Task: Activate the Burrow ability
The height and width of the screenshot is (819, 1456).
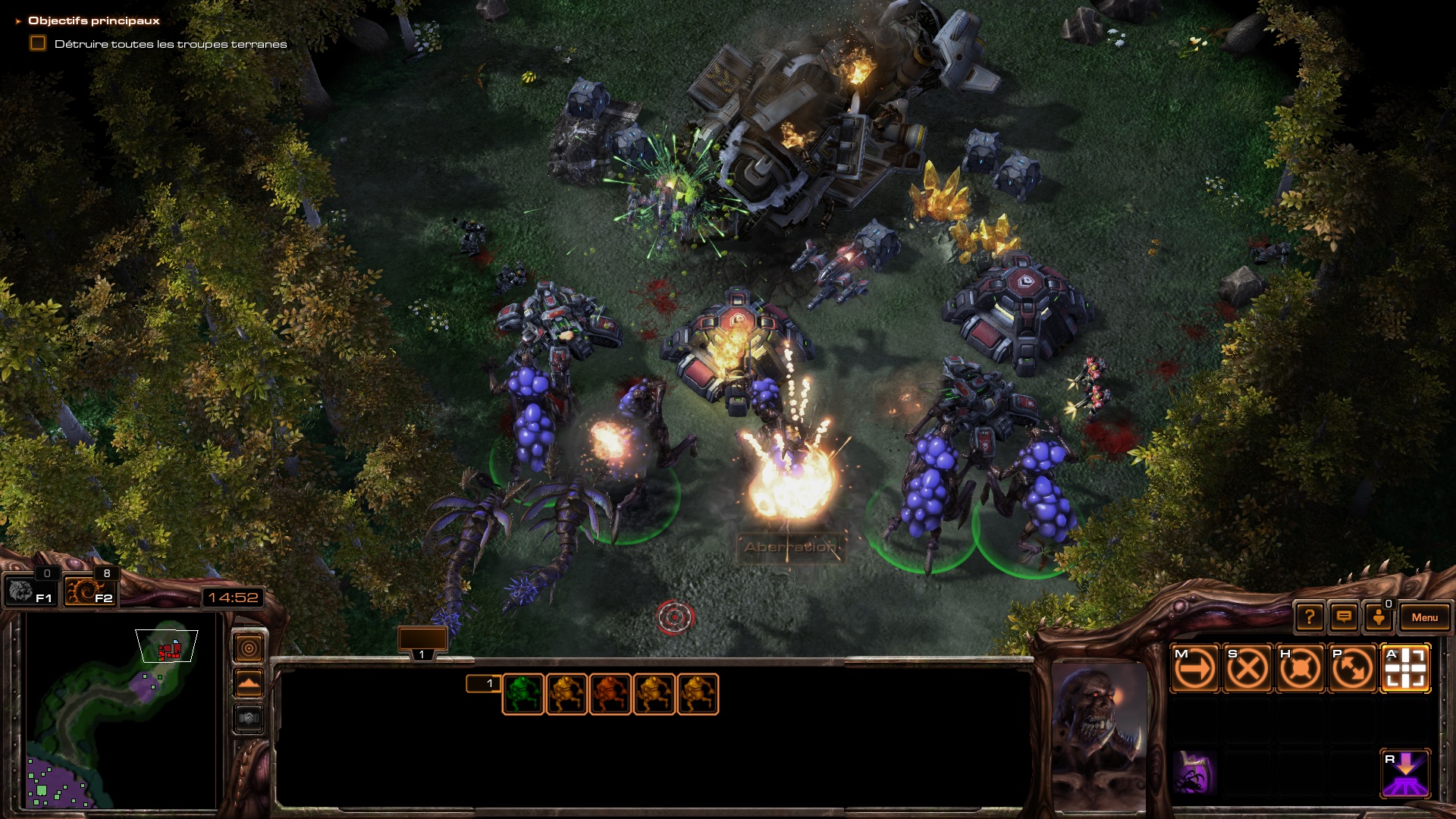Action: [x=1405, y=773]
